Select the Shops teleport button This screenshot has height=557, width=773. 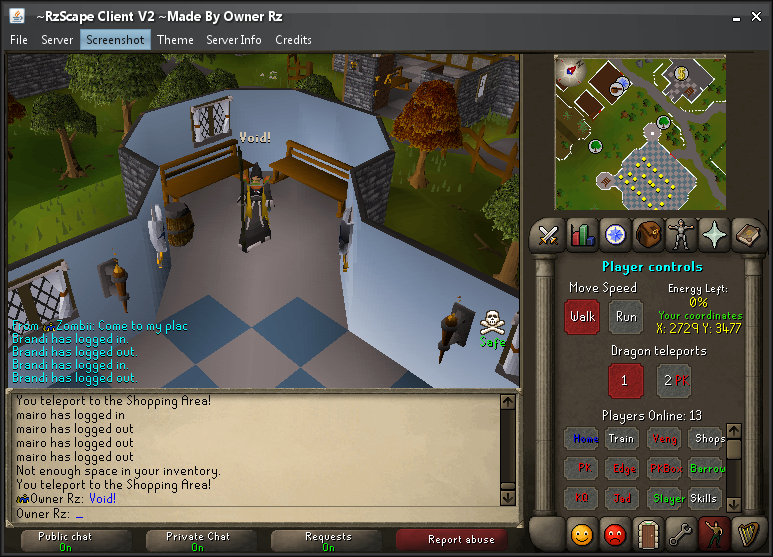click(x=709, y=439)
